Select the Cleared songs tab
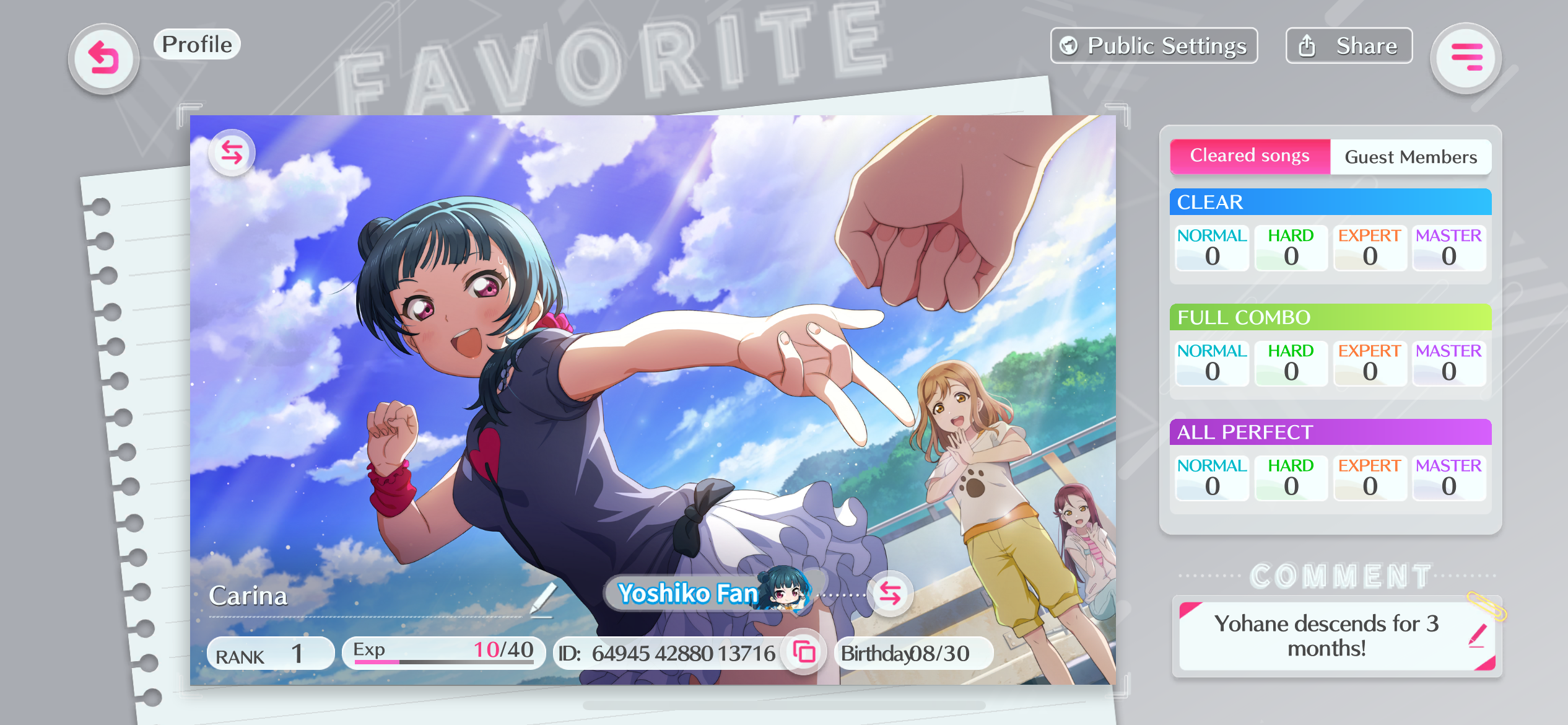Viewport: 1568px width, 725px height. pyautogui.click(x=1250, y=156)
